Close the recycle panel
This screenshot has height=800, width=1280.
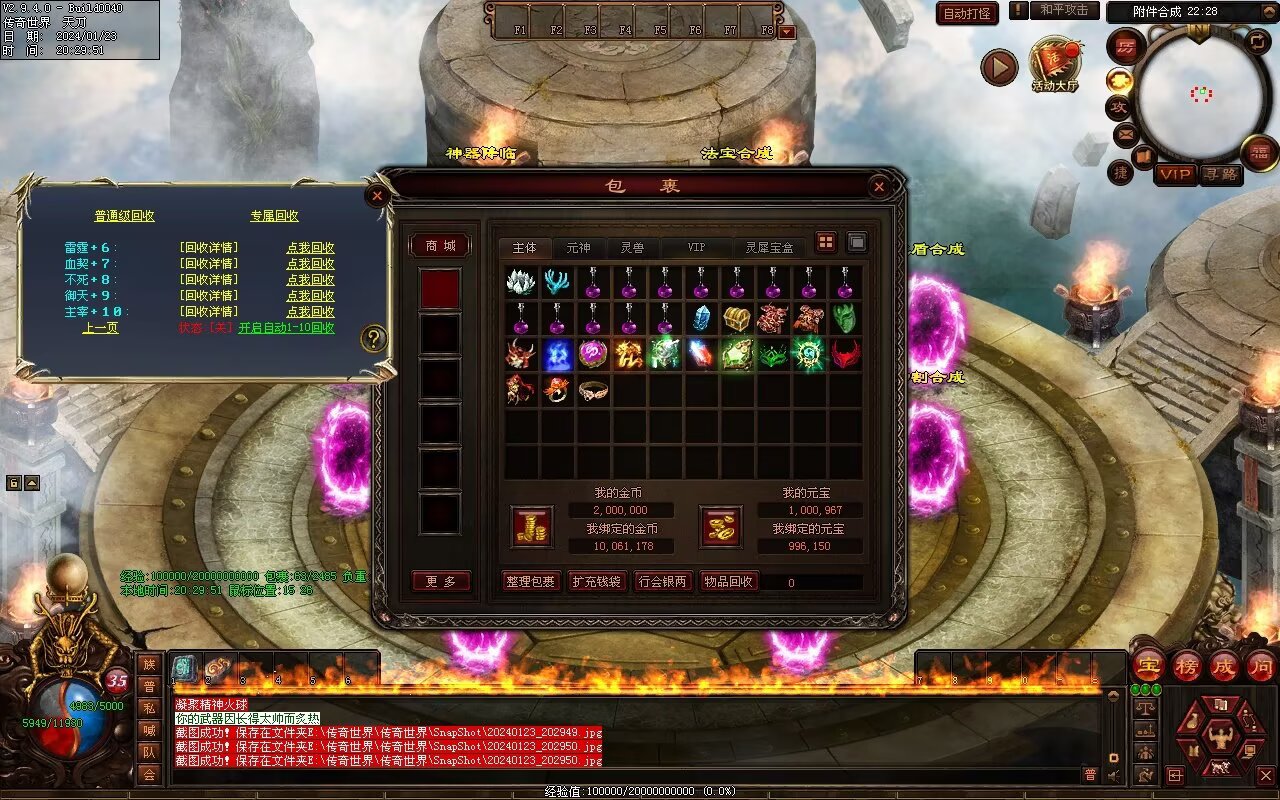(x=377, y=196)
